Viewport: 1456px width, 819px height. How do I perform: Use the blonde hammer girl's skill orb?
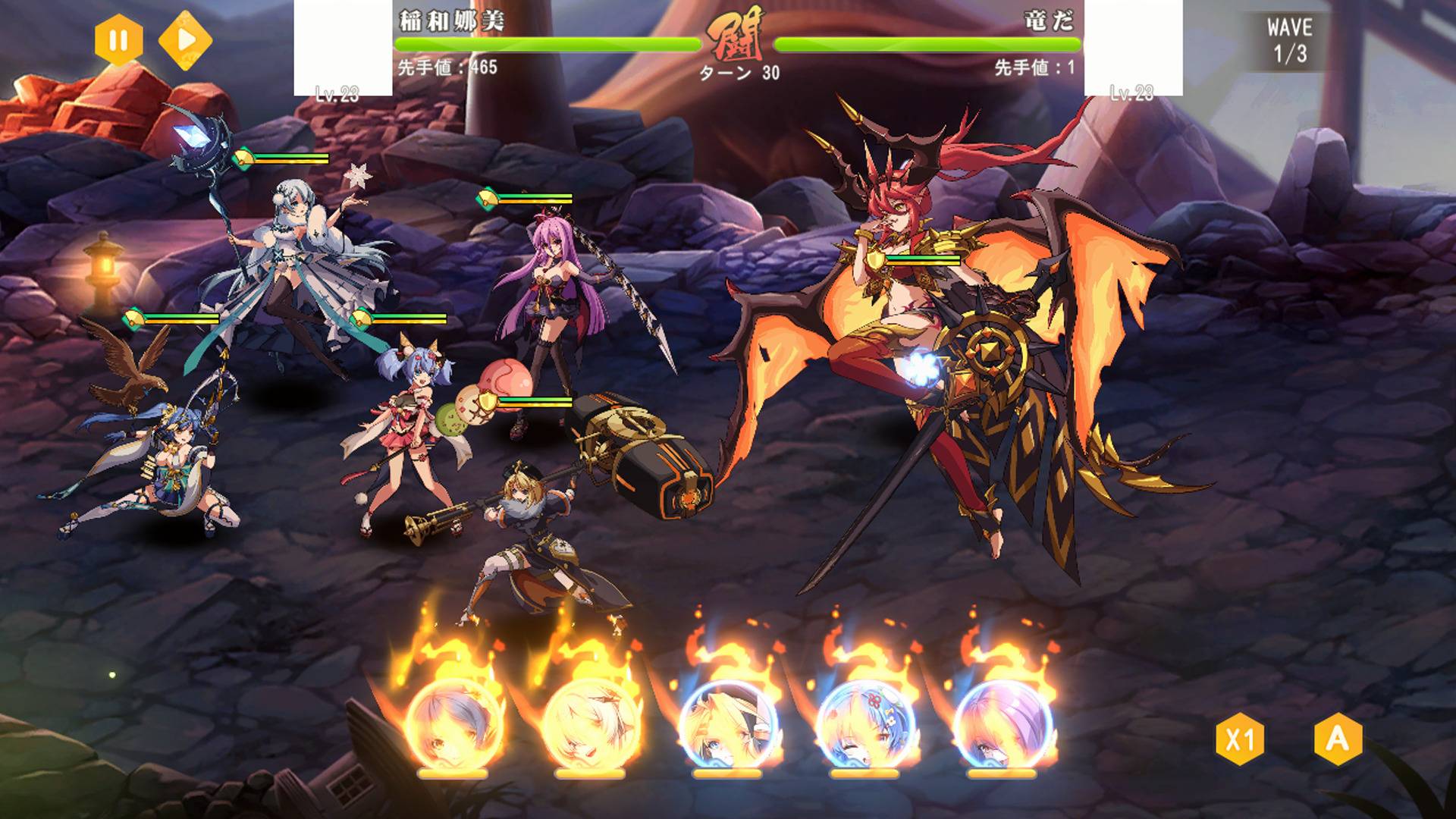[728, 726]
